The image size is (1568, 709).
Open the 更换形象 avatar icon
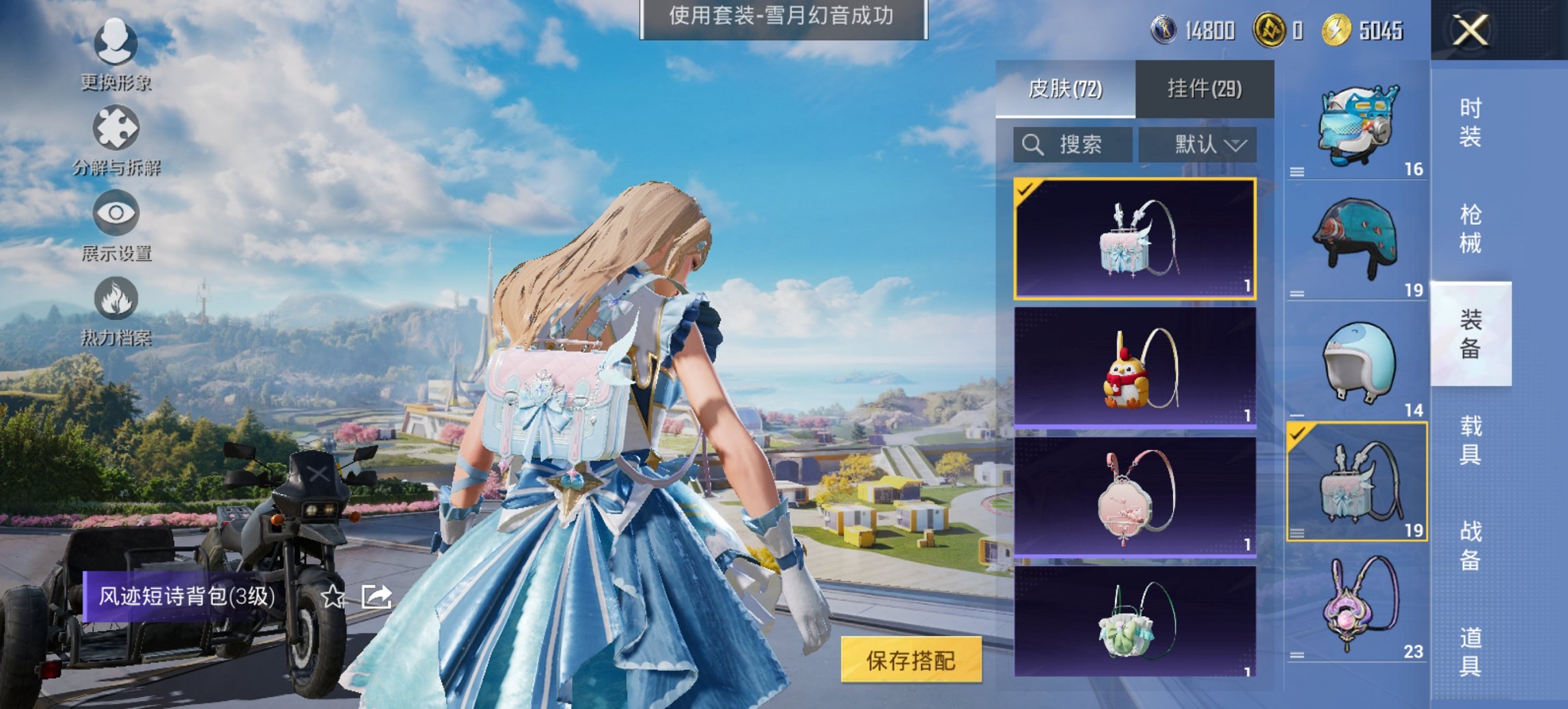116,42
